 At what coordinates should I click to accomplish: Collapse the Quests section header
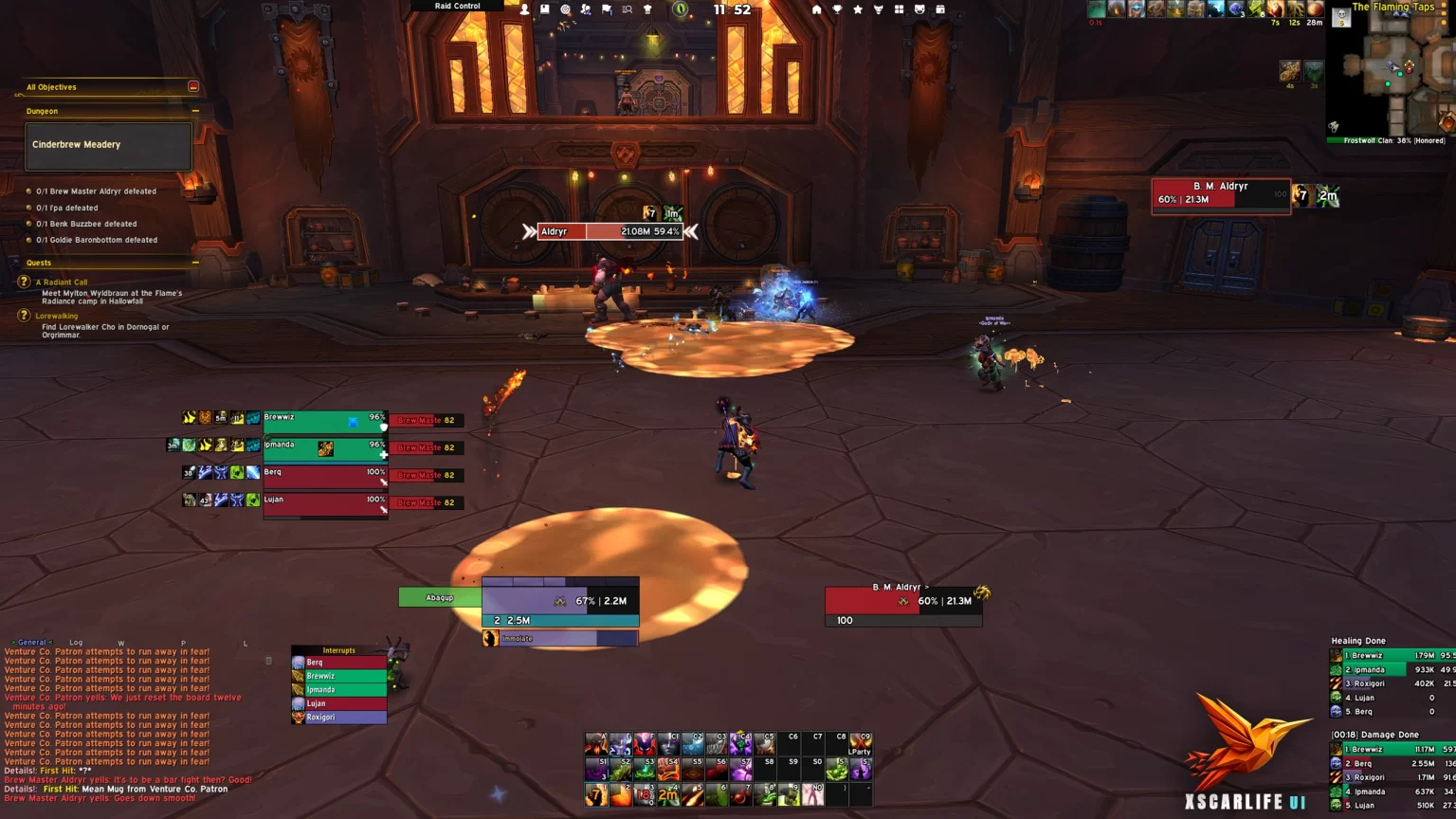(x=195, y=263)
